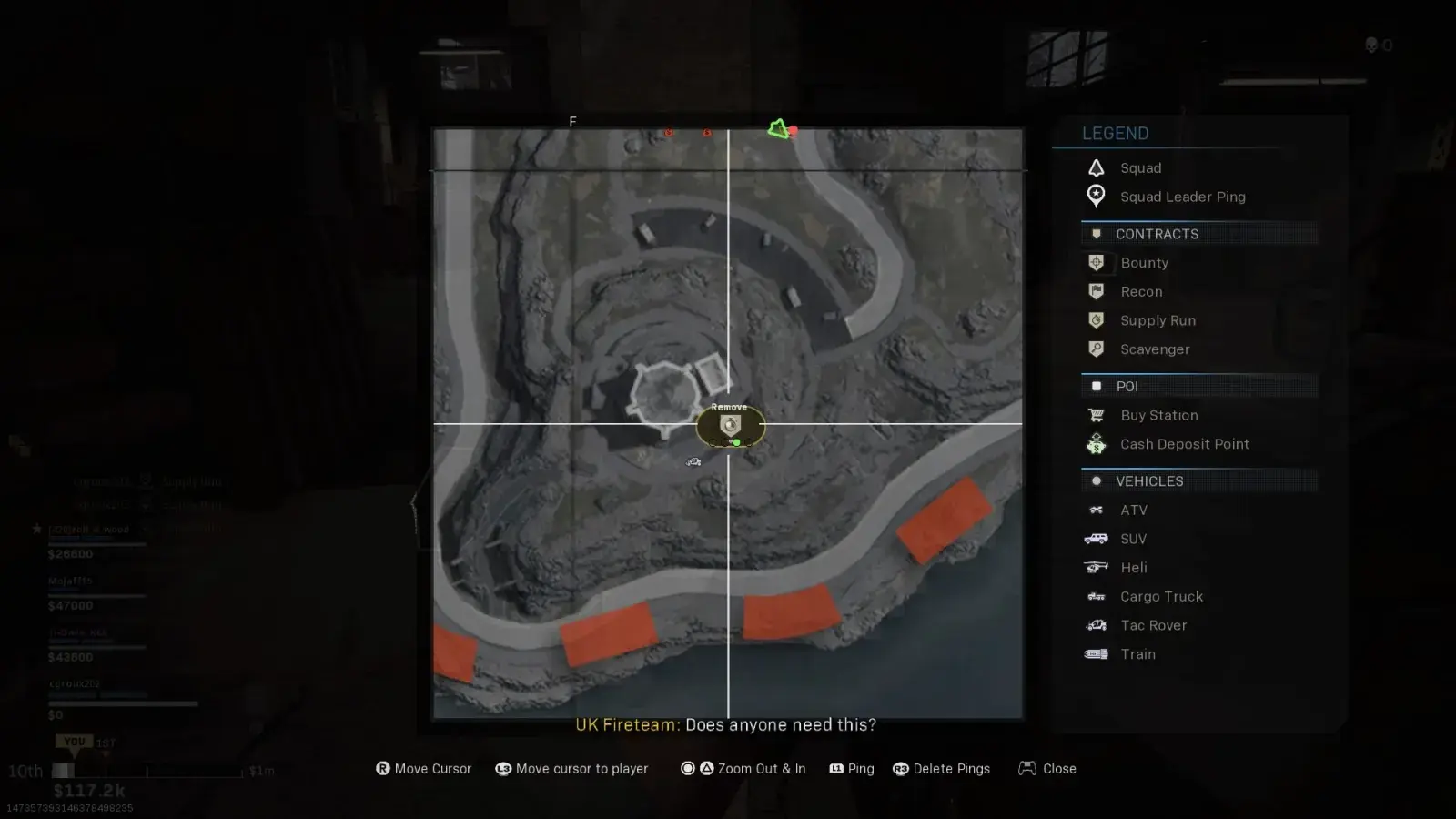Click the Recon contract icon
Screen dimensions: 1456x819
tap(1097, 291)
